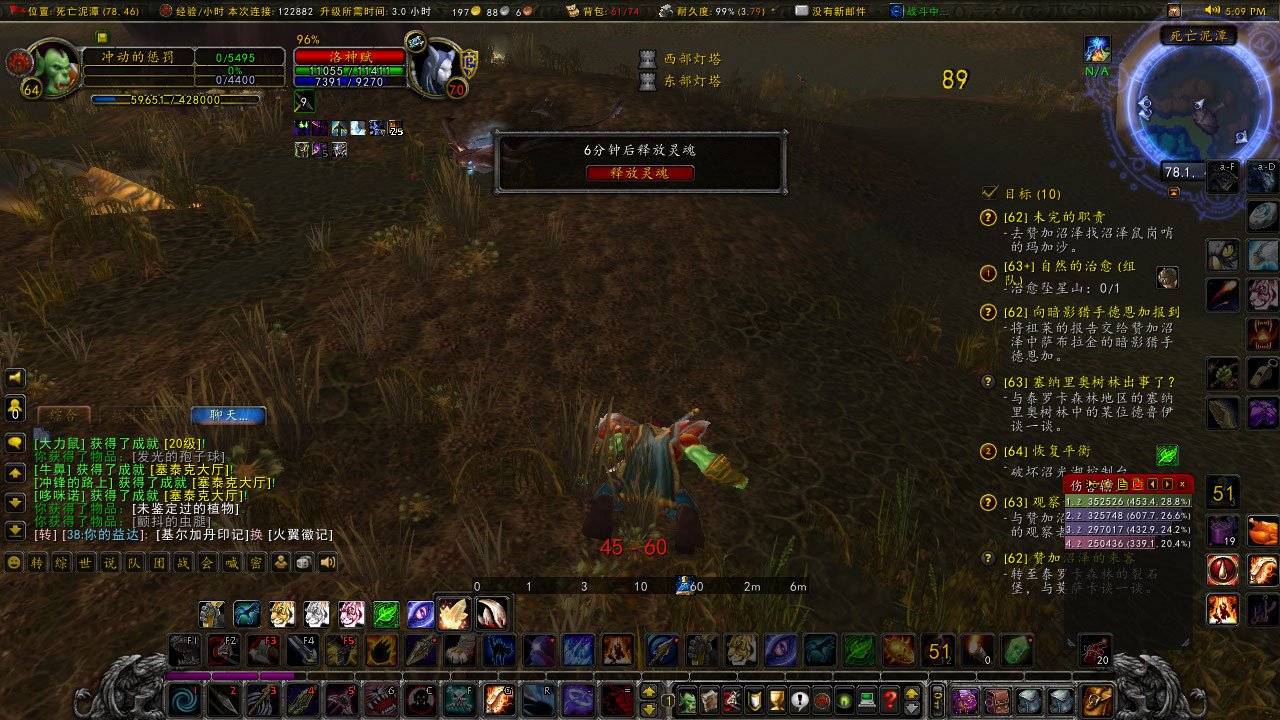
Task: Click the dice roll icon beside the chat menu
Action: click(x=304, y=562)
